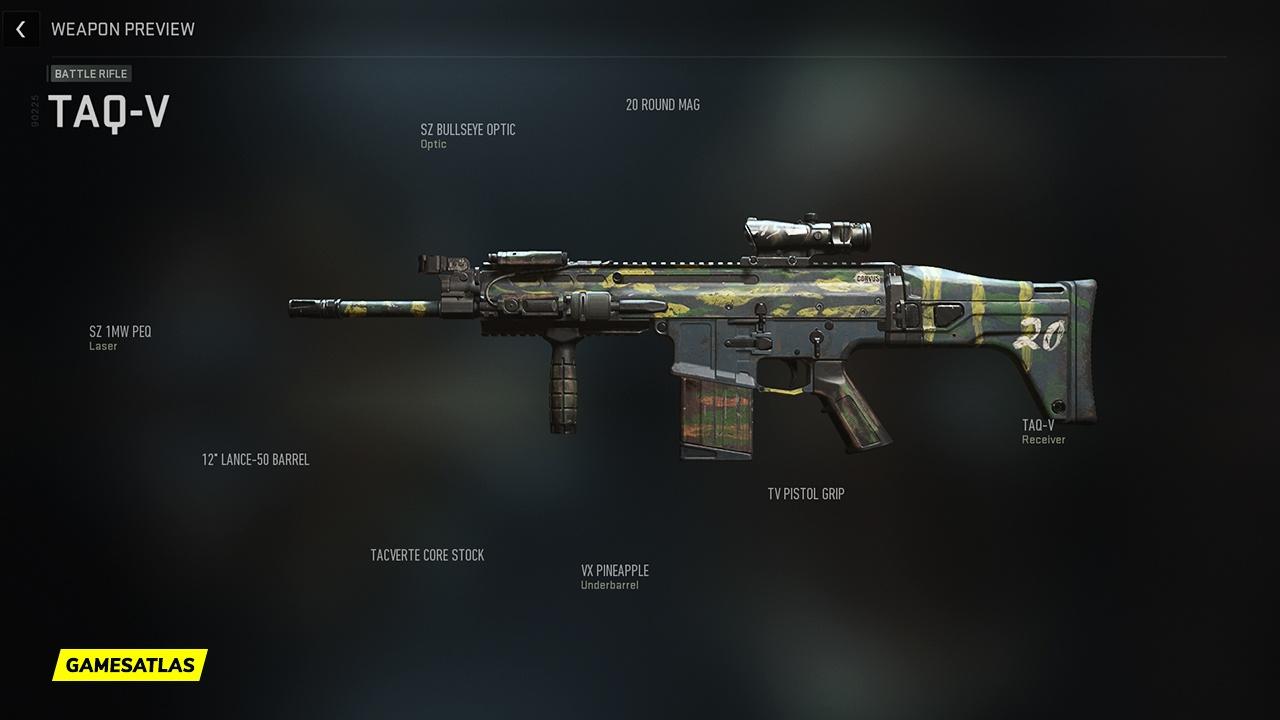Screen dimensions: 1280x720
Task: Go back using the arrow button
Action: point(20,30)
